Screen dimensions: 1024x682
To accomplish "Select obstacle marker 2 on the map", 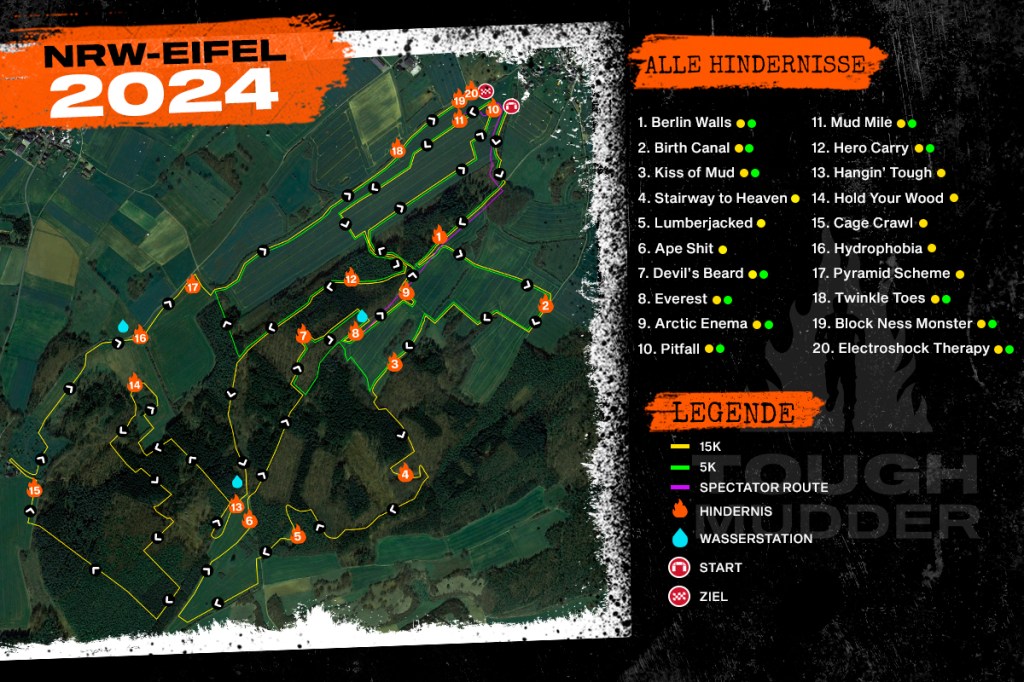I will click(545, 305).
